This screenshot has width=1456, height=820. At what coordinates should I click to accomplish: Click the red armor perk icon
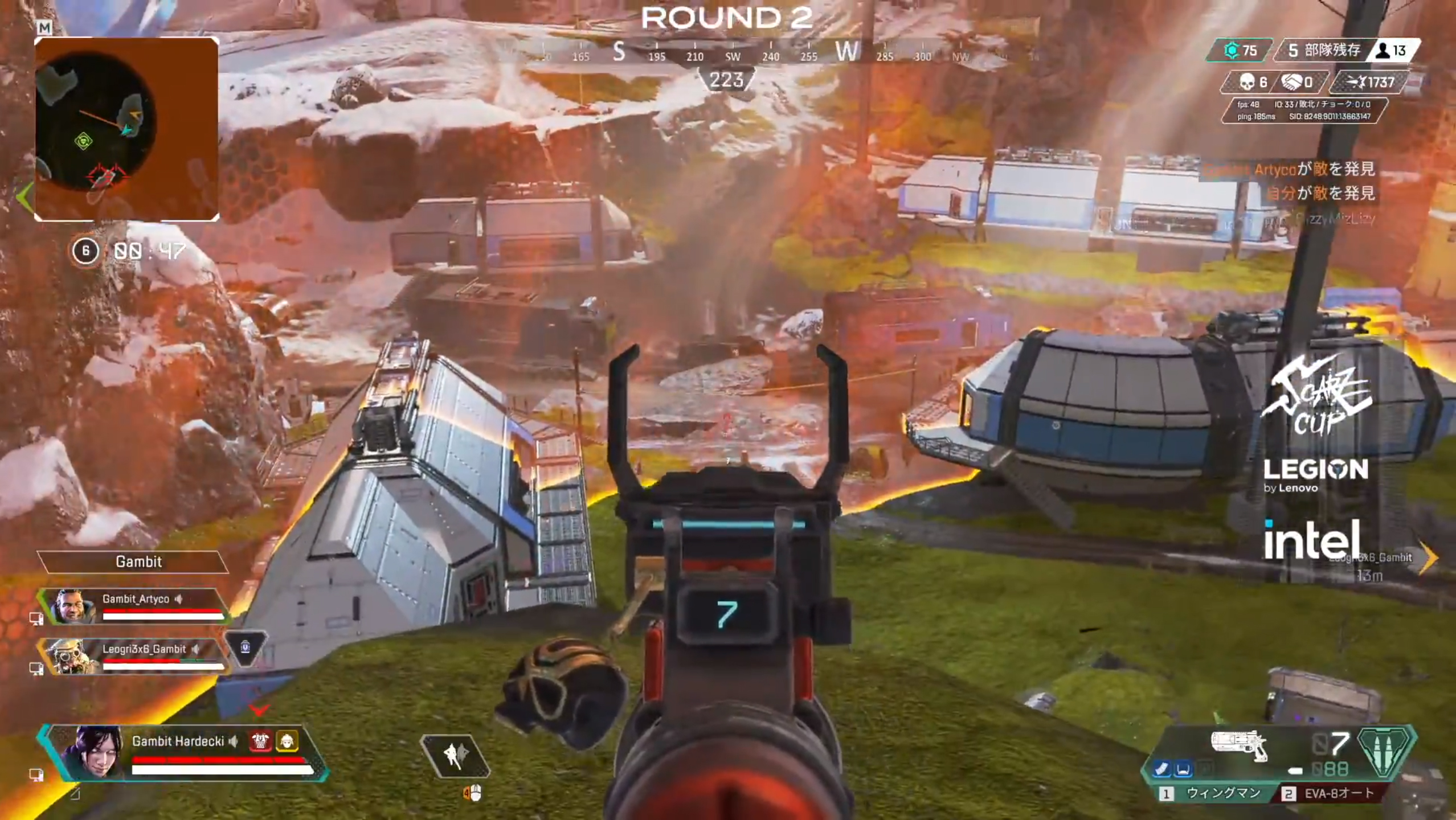pos(261,741)
